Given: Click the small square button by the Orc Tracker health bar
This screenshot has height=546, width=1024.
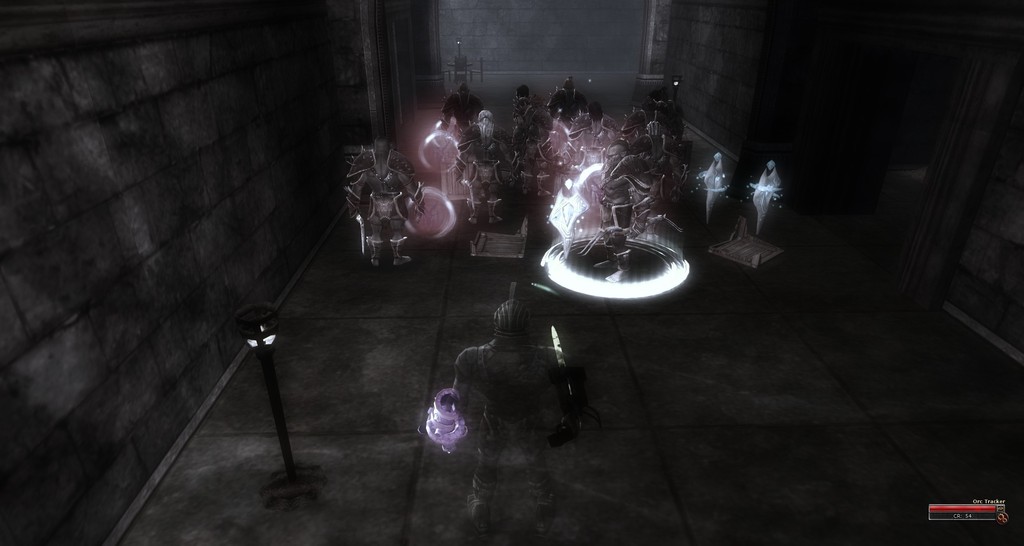Looking at the screenshot, I should click(x=1000, y=508).
